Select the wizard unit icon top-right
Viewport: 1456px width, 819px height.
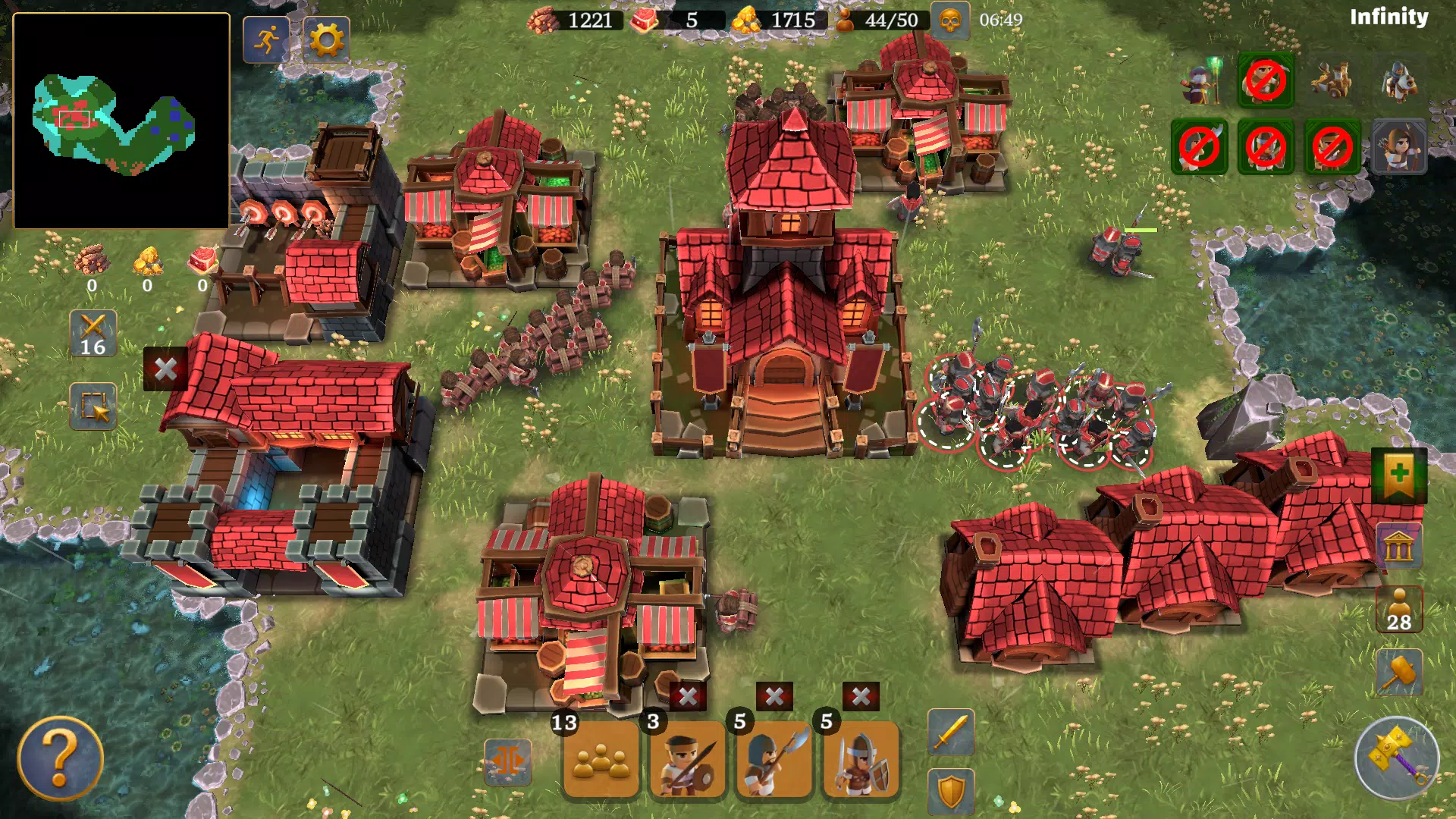(x=1200, y=82)
